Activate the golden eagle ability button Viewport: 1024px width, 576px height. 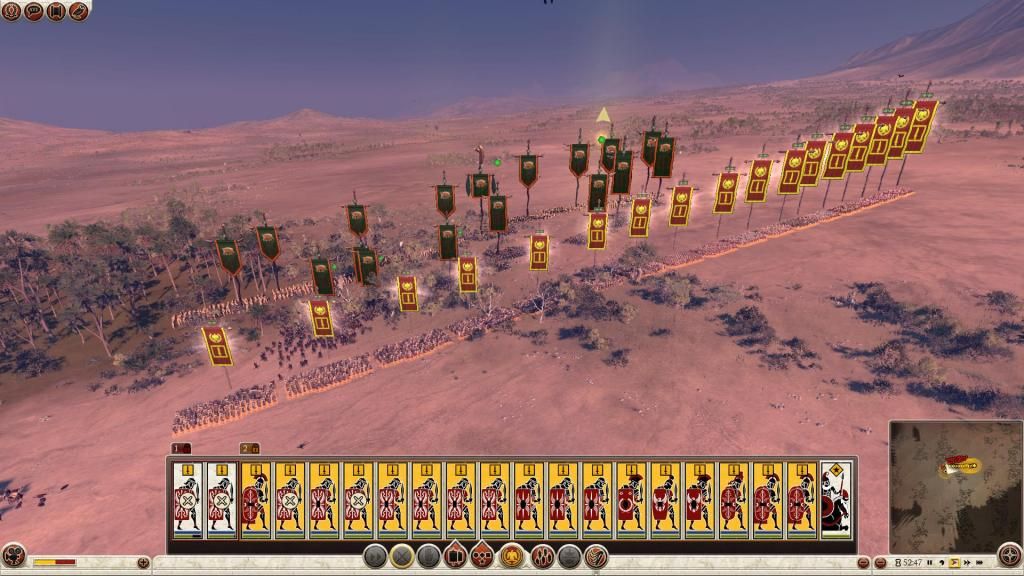513,557
